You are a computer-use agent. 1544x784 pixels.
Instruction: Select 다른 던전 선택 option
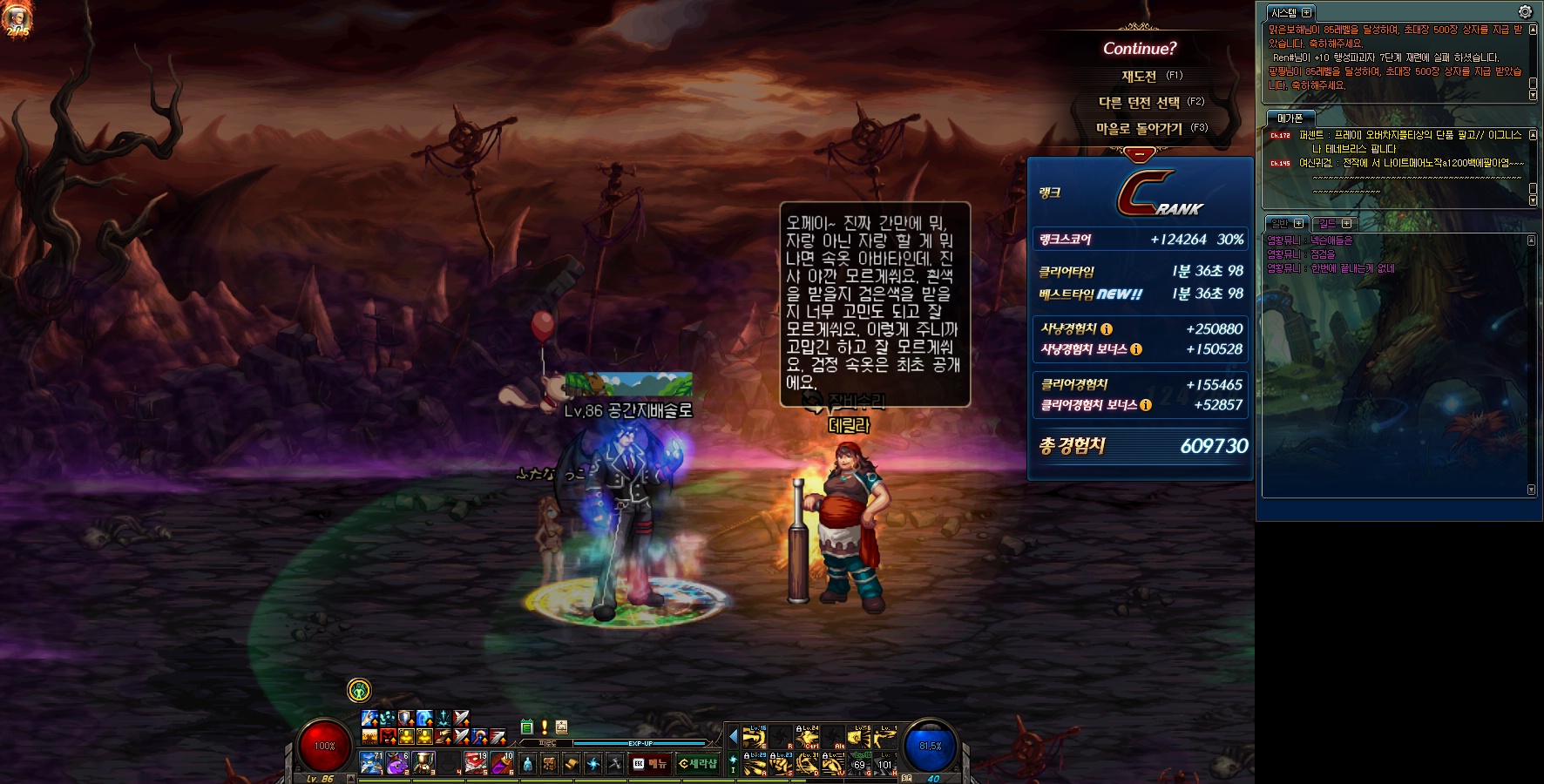click(1140, 103)
